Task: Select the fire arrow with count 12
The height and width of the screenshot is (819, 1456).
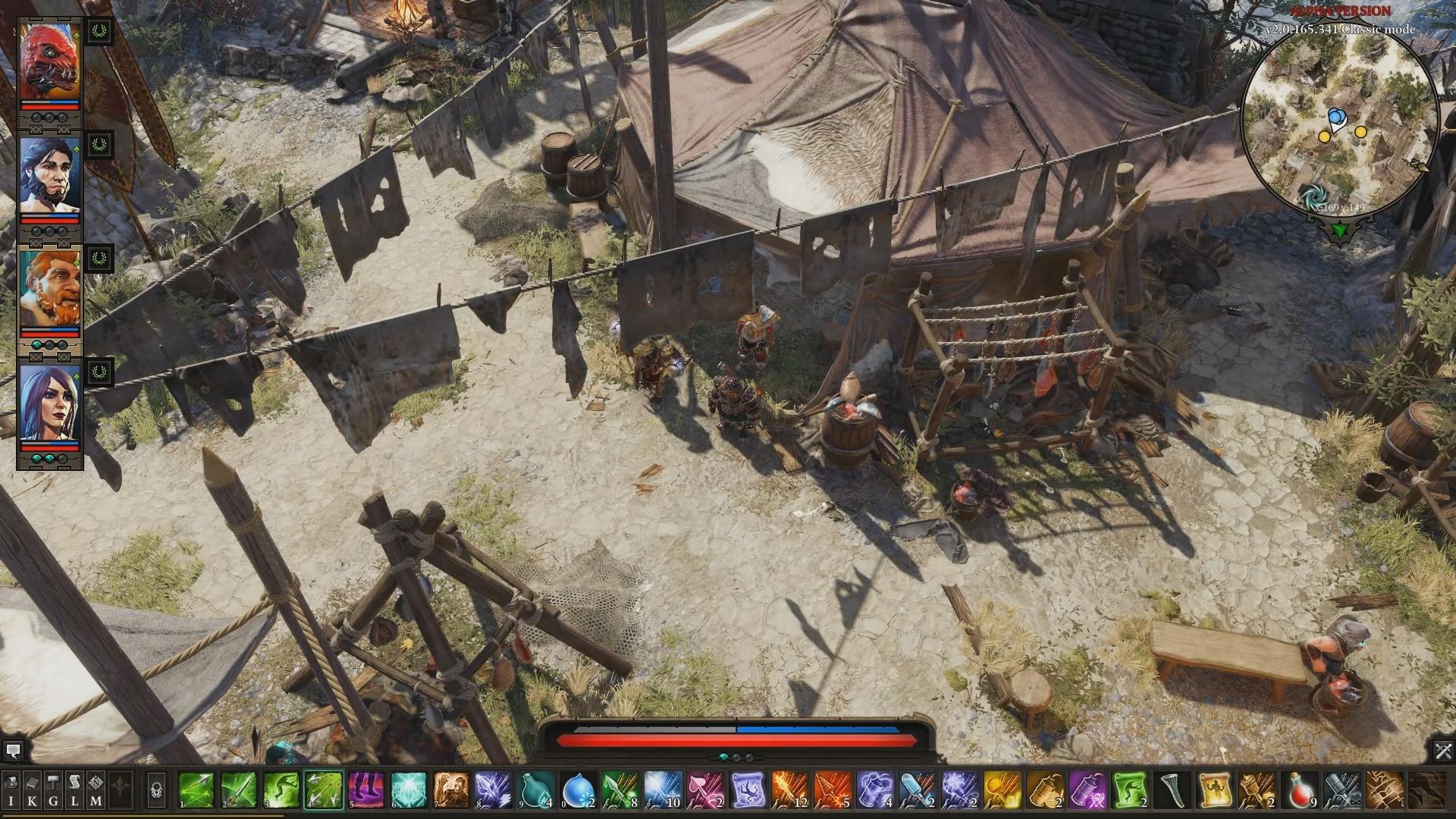Action: pos(790,790)
